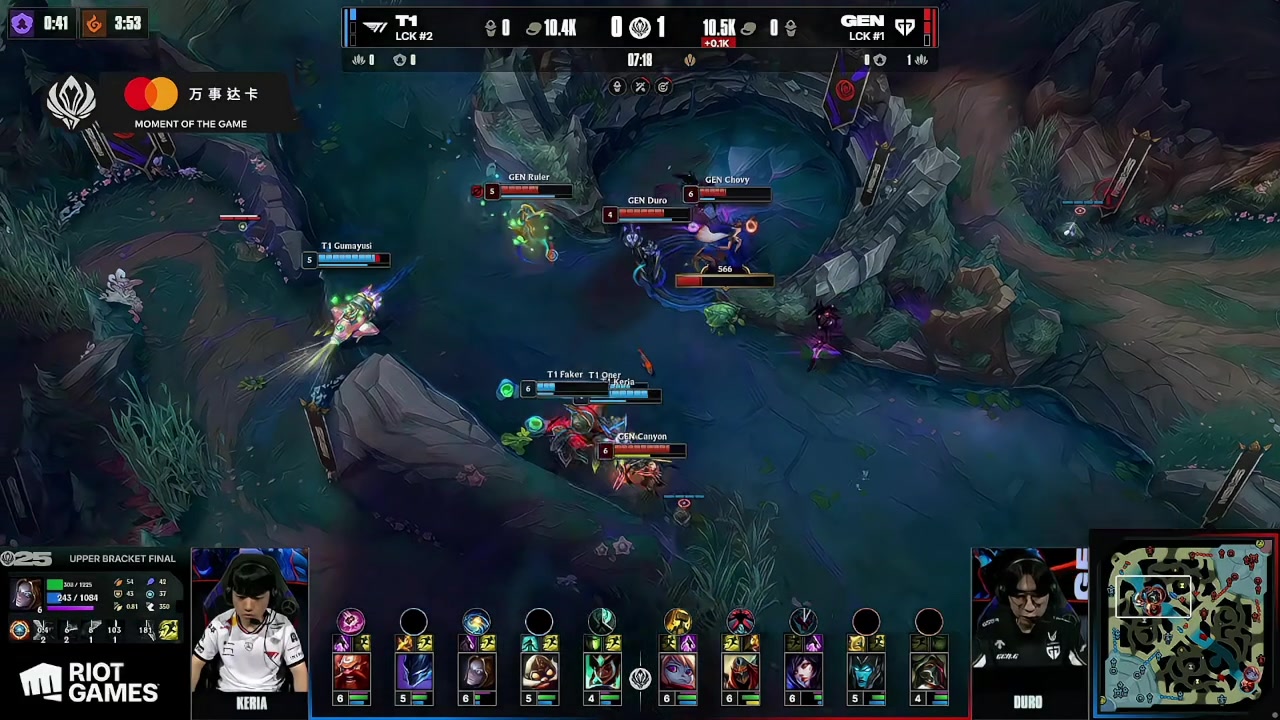Click the target icon below the timer
The image size is (1280, 720).
coord(663,87)
